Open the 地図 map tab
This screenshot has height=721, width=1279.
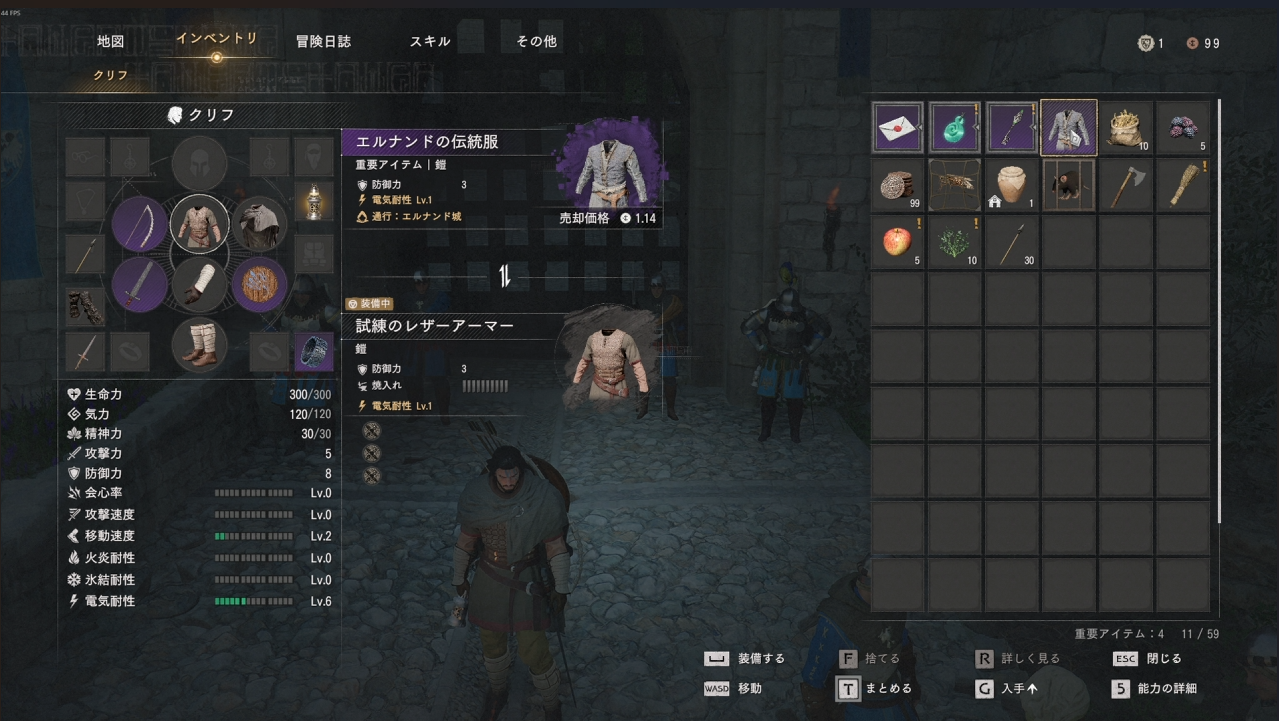[x=110, y=42]
